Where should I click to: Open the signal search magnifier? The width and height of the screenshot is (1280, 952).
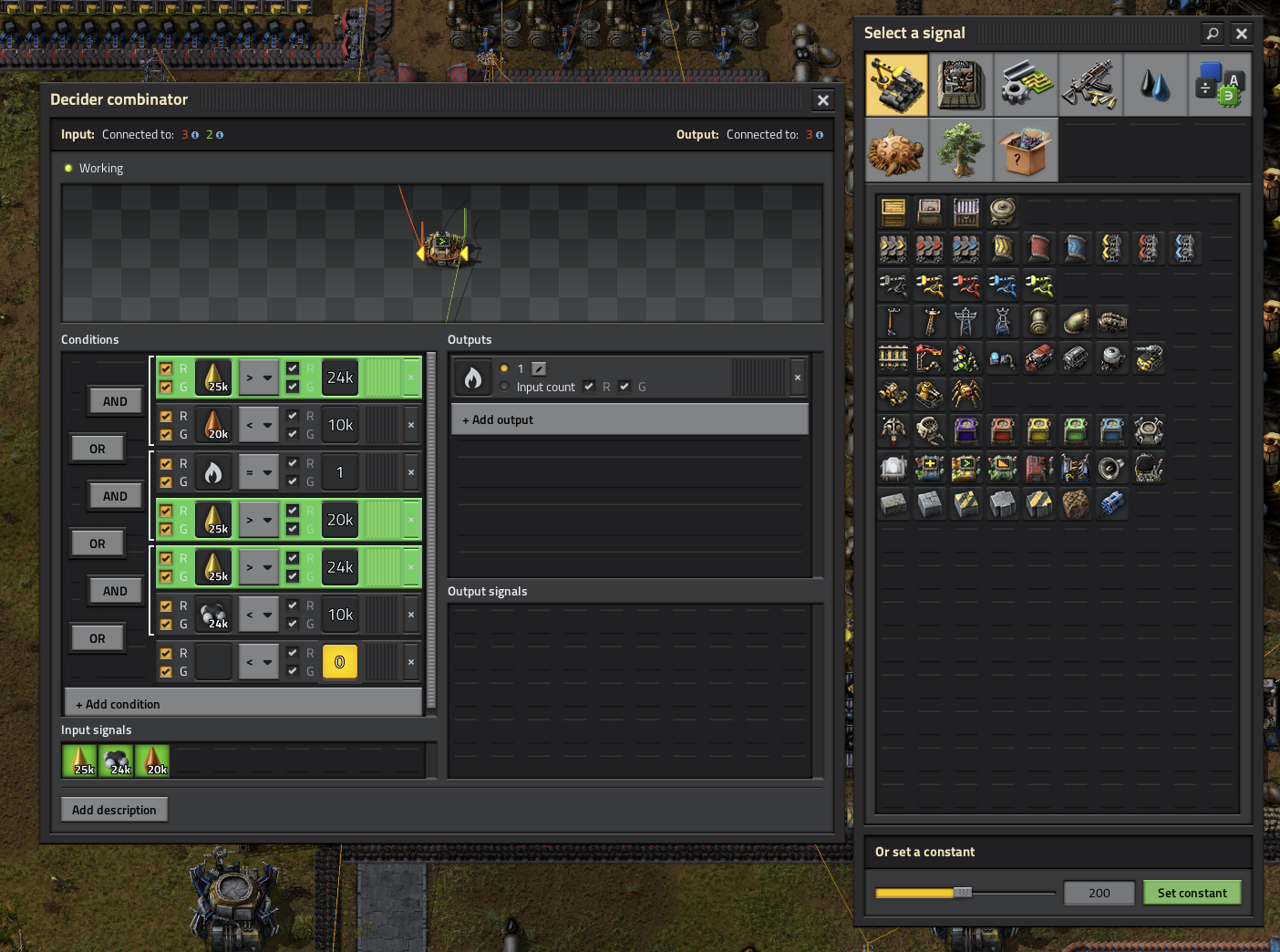click(x=1212, y=34)
